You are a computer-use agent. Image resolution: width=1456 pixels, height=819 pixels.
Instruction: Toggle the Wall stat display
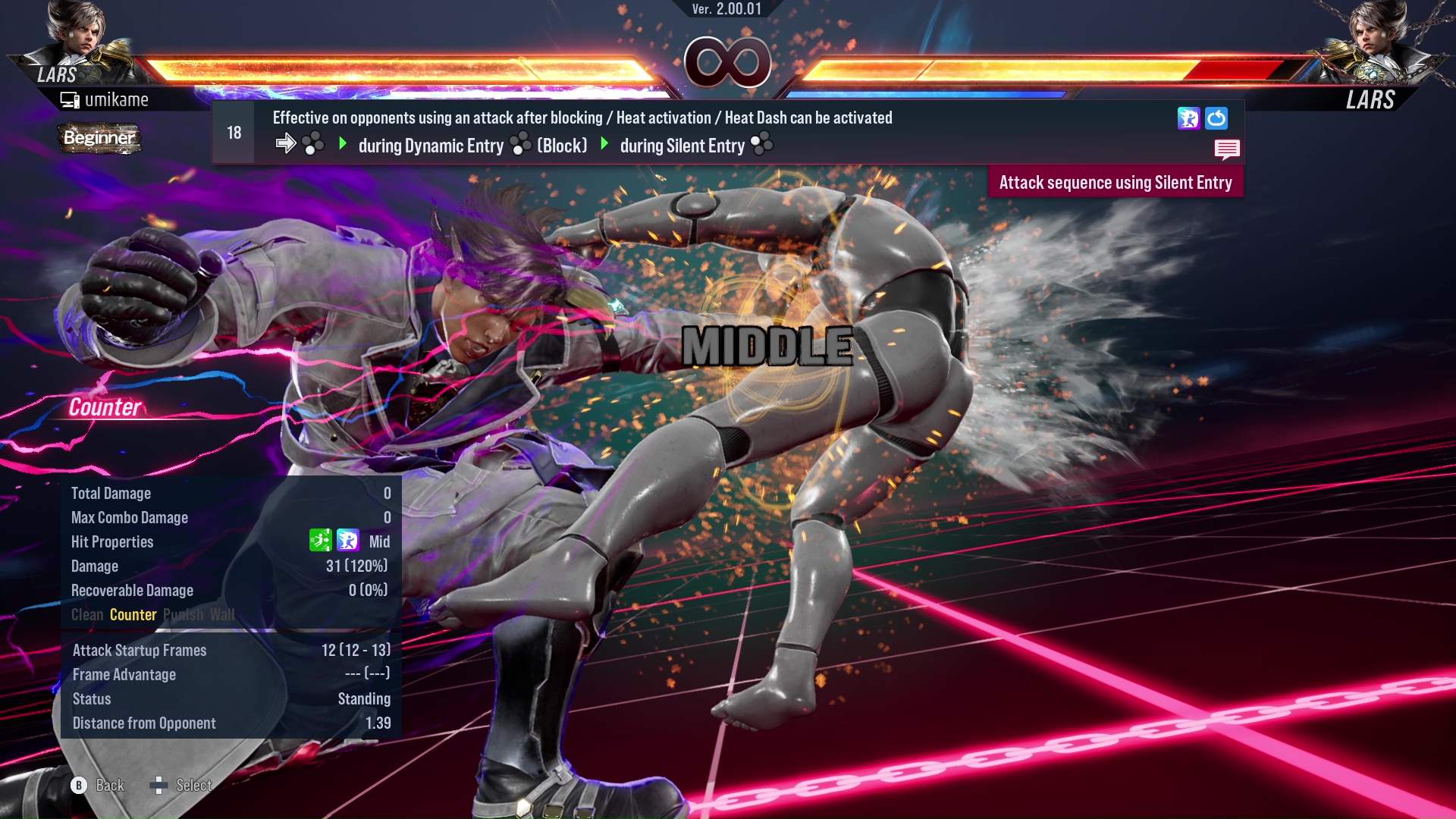tap(221, 615)
